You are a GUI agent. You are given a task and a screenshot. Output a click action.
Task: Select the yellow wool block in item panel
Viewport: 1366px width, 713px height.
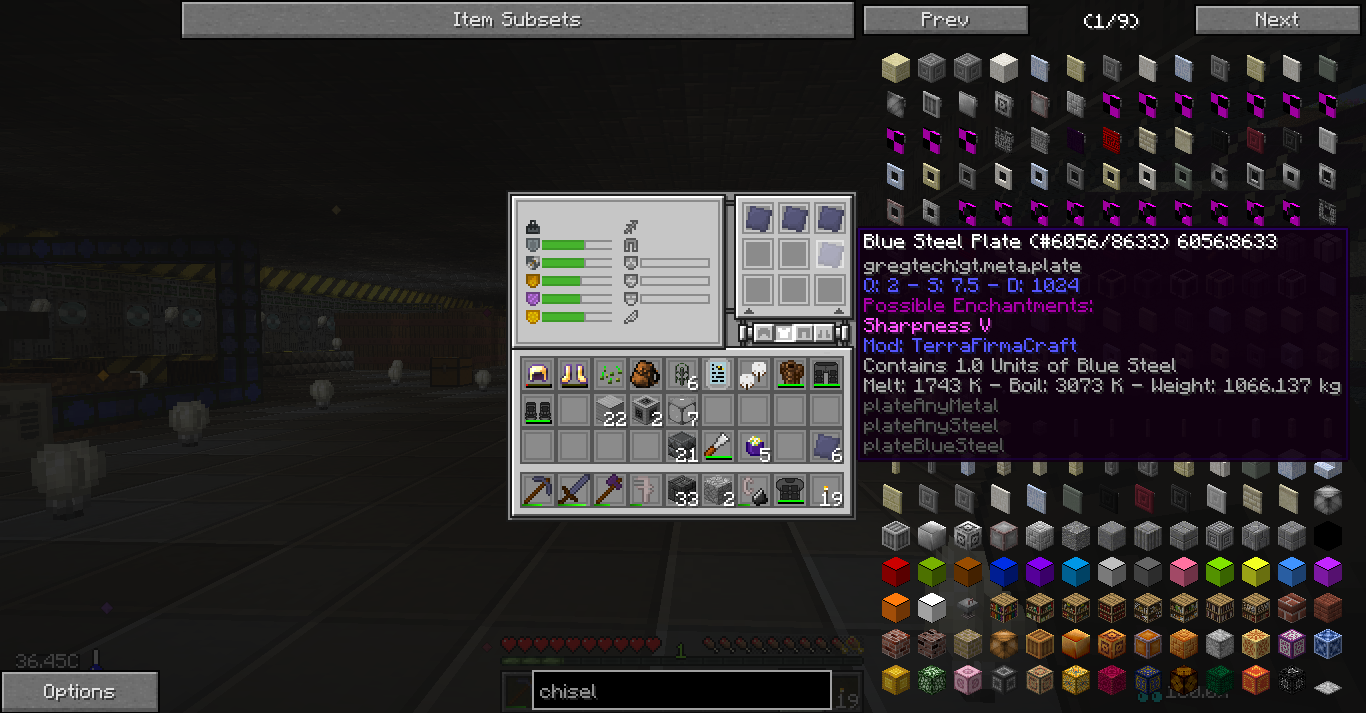point(1255,572)
